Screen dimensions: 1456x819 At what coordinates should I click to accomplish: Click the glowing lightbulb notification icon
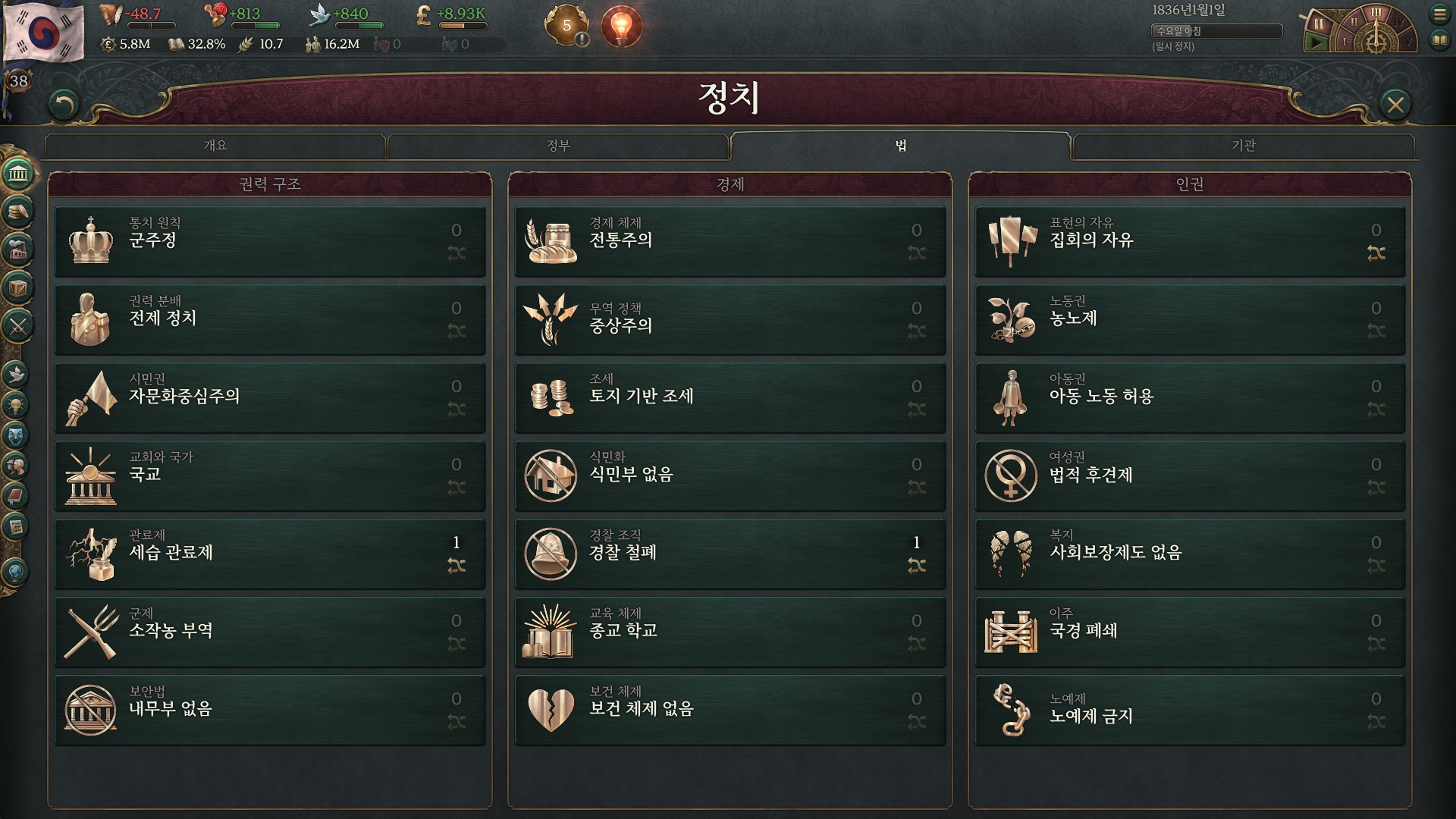(x=621, y=27)
